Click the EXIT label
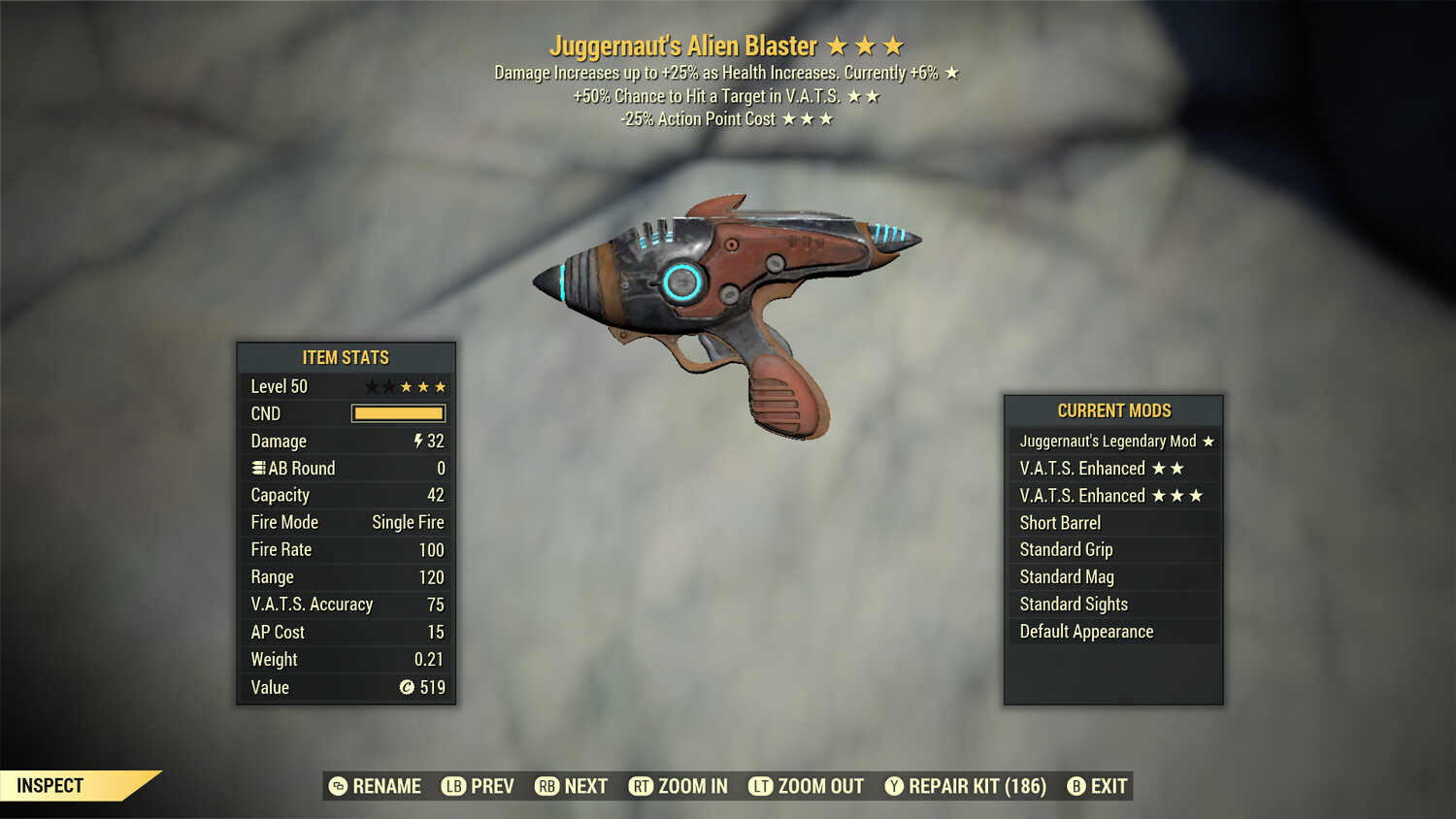1456x819 pixels. (x=1109, y=786)
